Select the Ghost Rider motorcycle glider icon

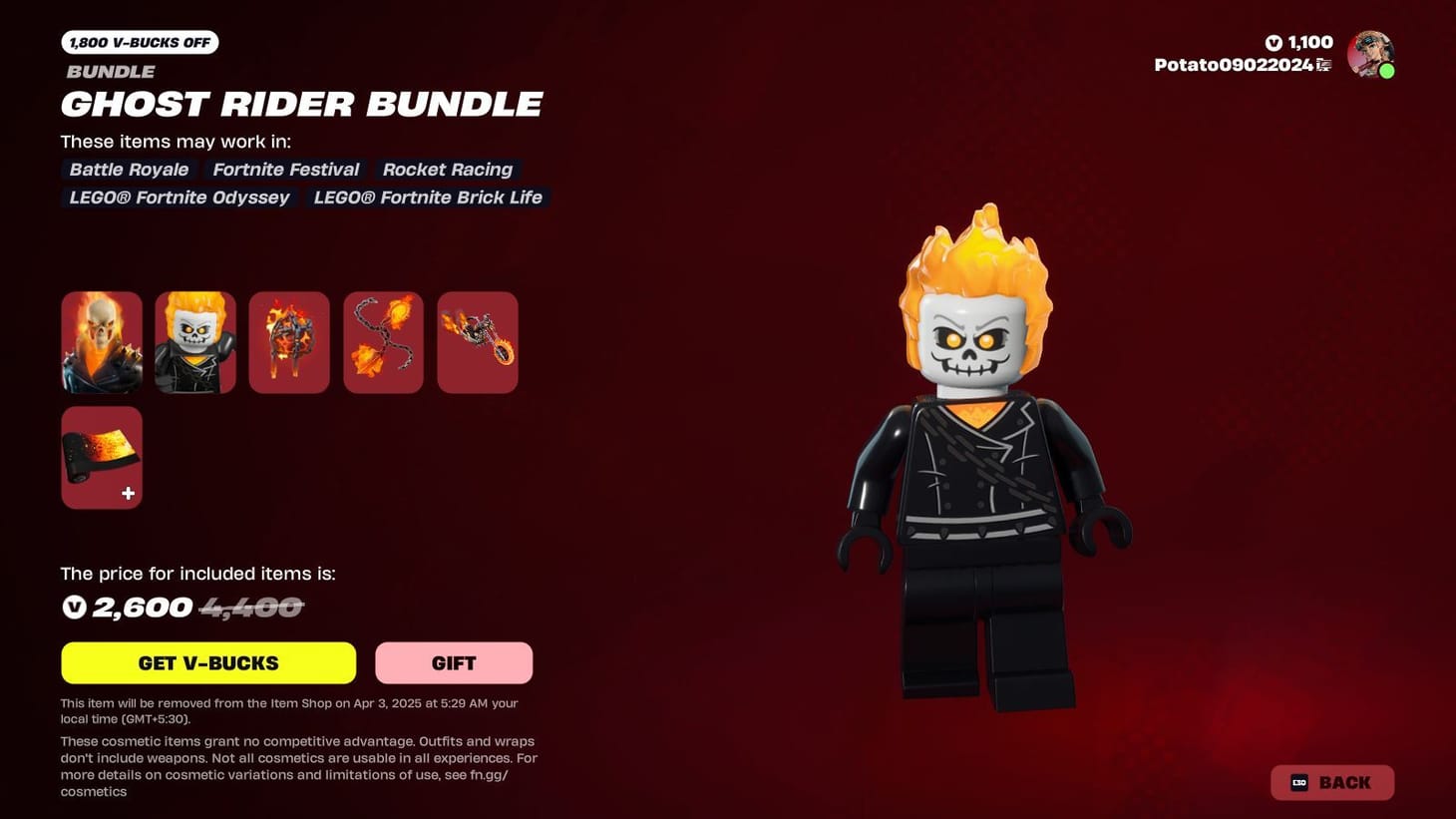tap(477, 341)
